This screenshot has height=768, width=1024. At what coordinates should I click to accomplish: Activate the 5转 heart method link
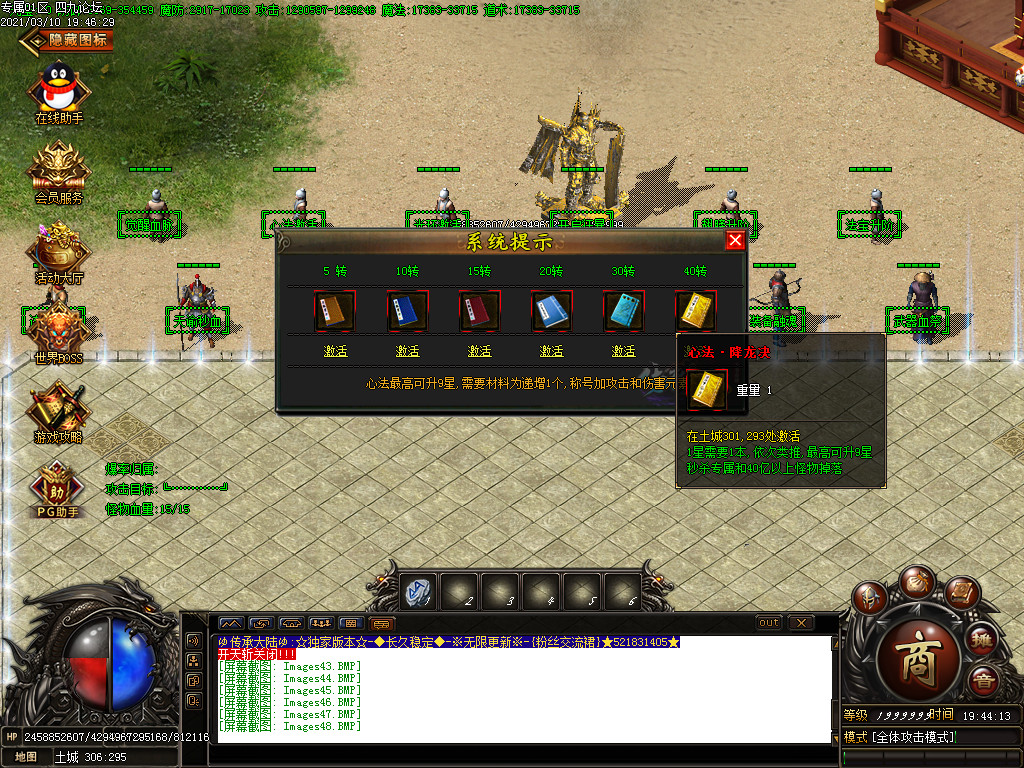(335, 351)
